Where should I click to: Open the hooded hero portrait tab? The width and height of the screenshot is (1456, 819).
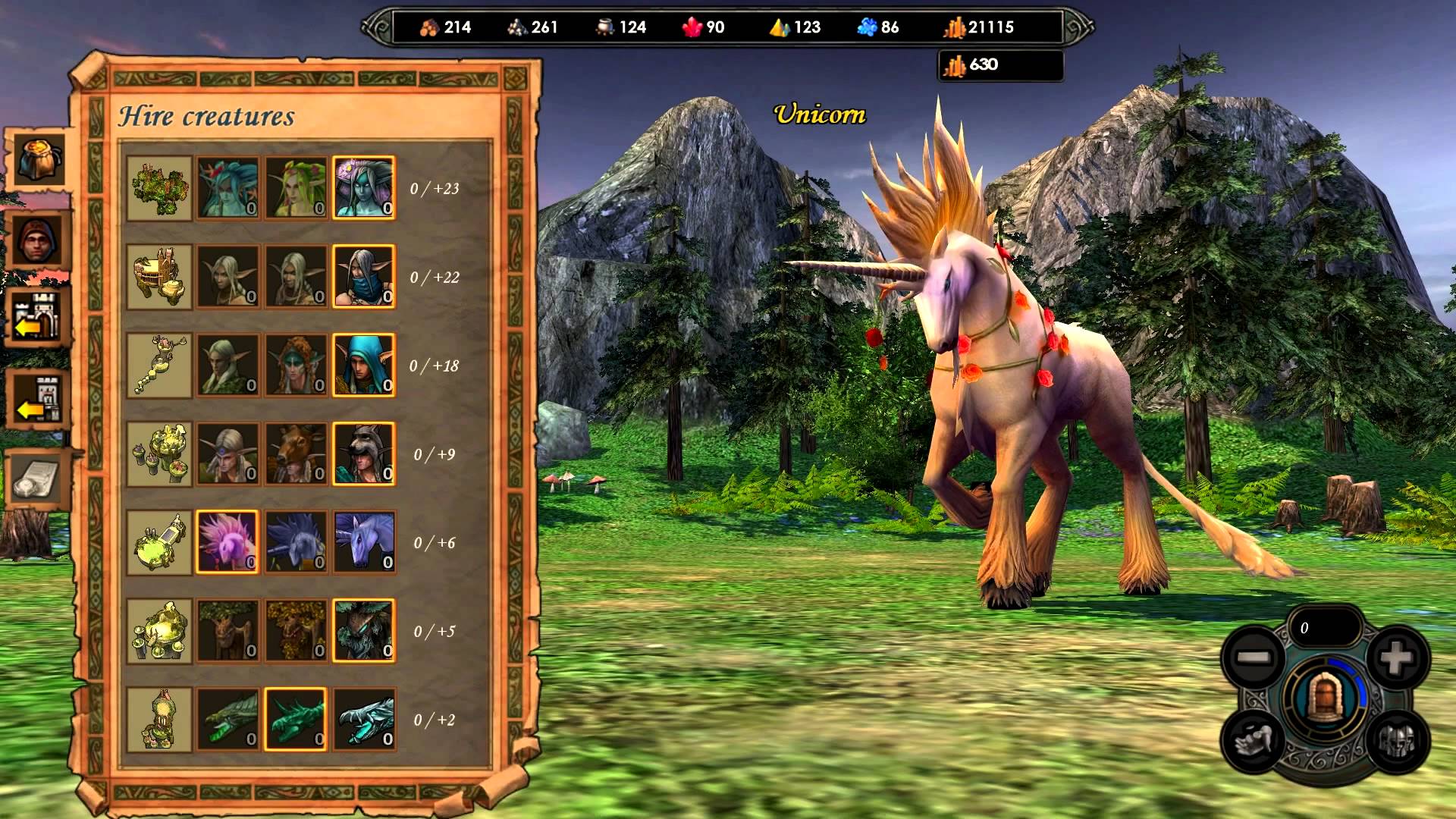click(x=37, y=240)
